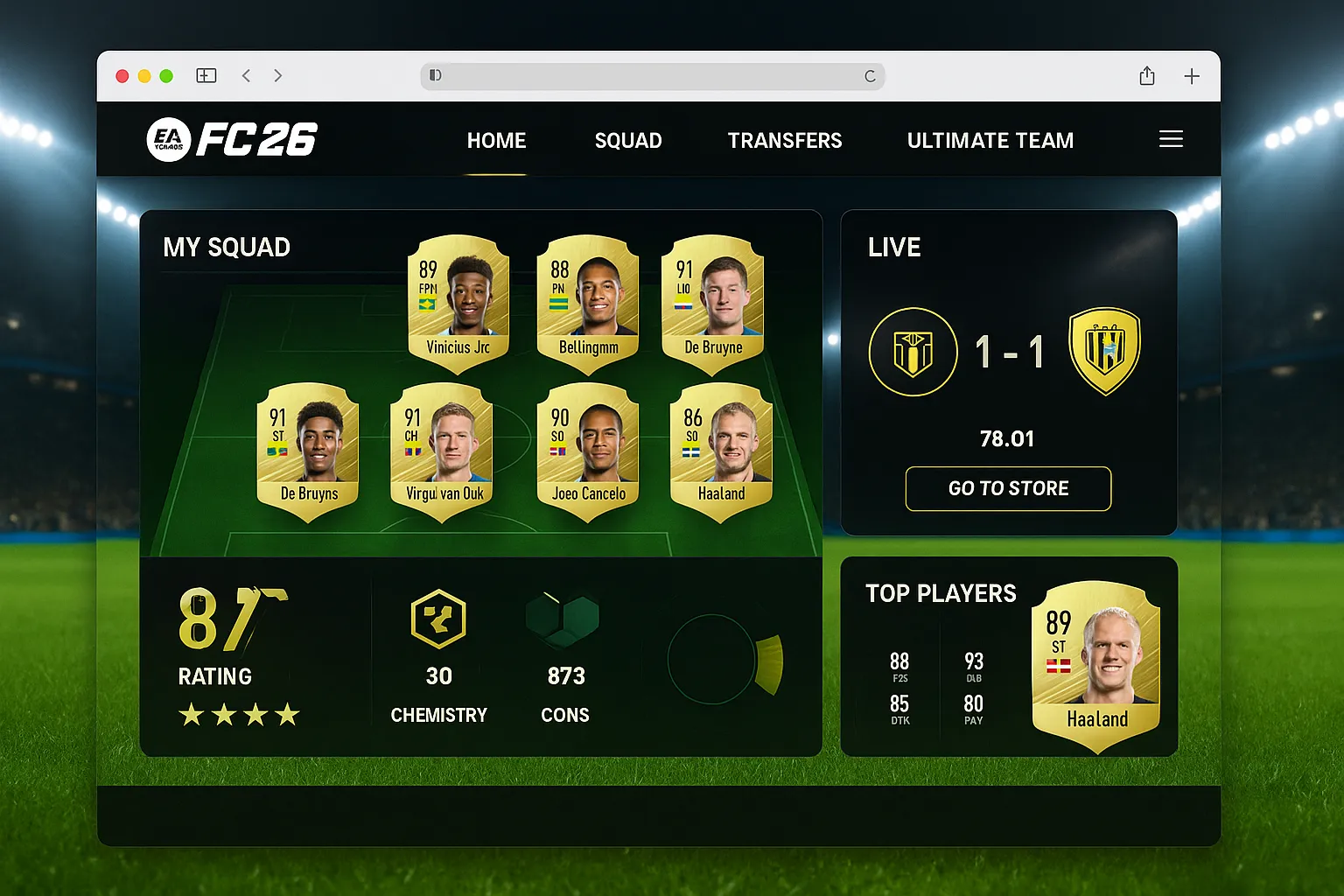Screen dimensions: 1344x896
Task: Select the left team badge in LIVE panel
Action: [x=913, y=351]
